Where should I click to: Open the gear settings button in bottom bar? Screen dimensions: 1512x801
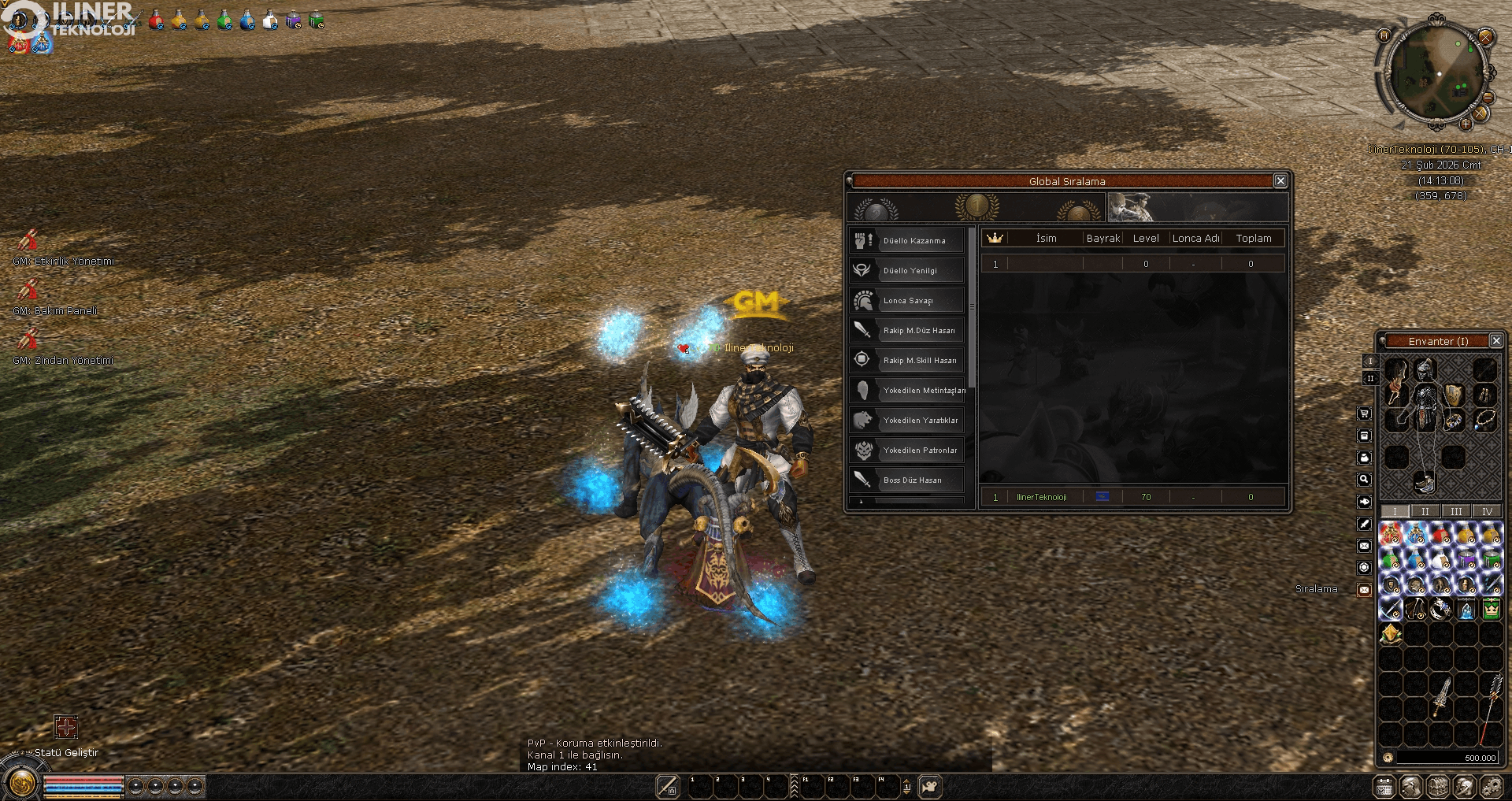(1491, 786)
